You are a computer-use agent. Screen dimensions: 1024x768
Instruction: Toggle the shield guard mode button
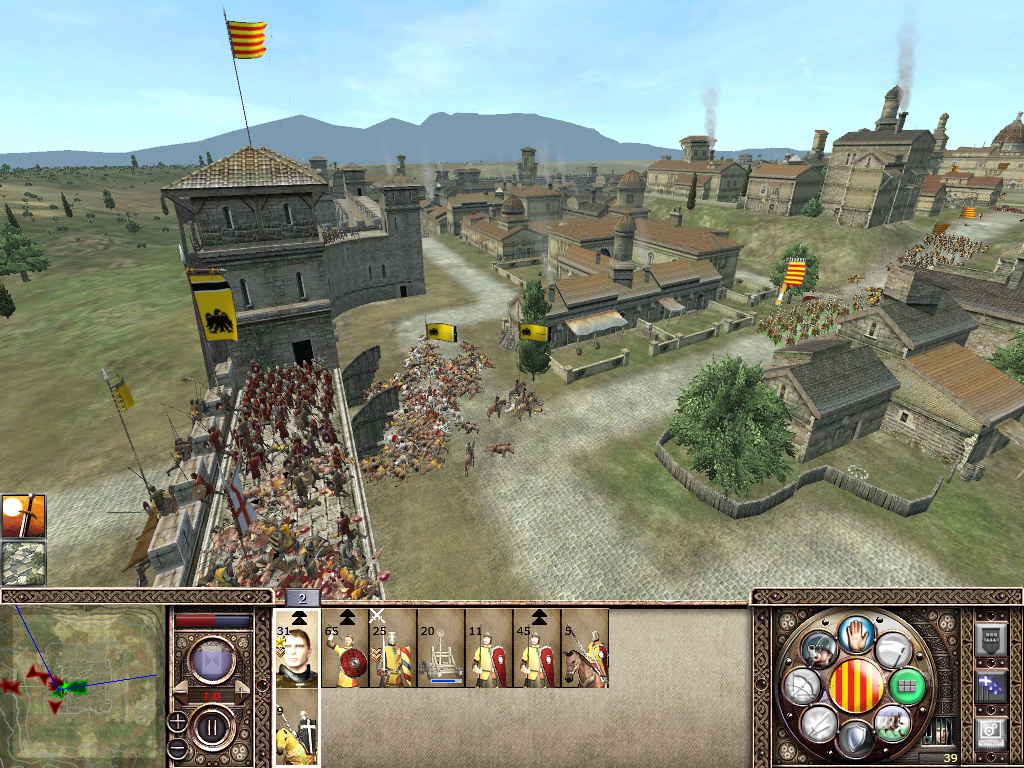point(856,740)
